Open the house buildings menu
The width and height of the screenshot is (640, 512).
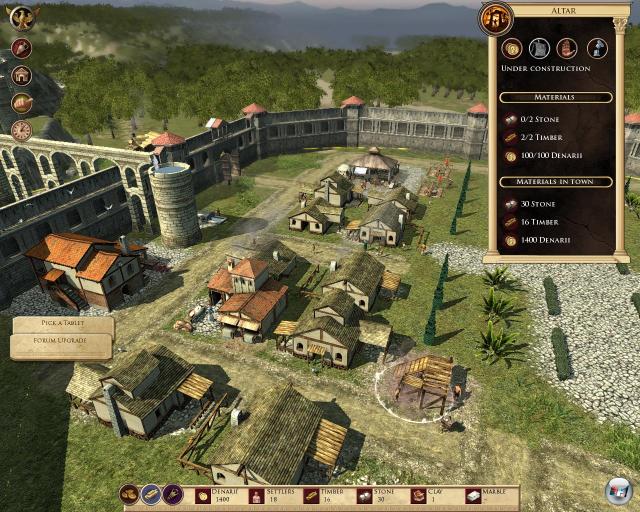point(21,75)
